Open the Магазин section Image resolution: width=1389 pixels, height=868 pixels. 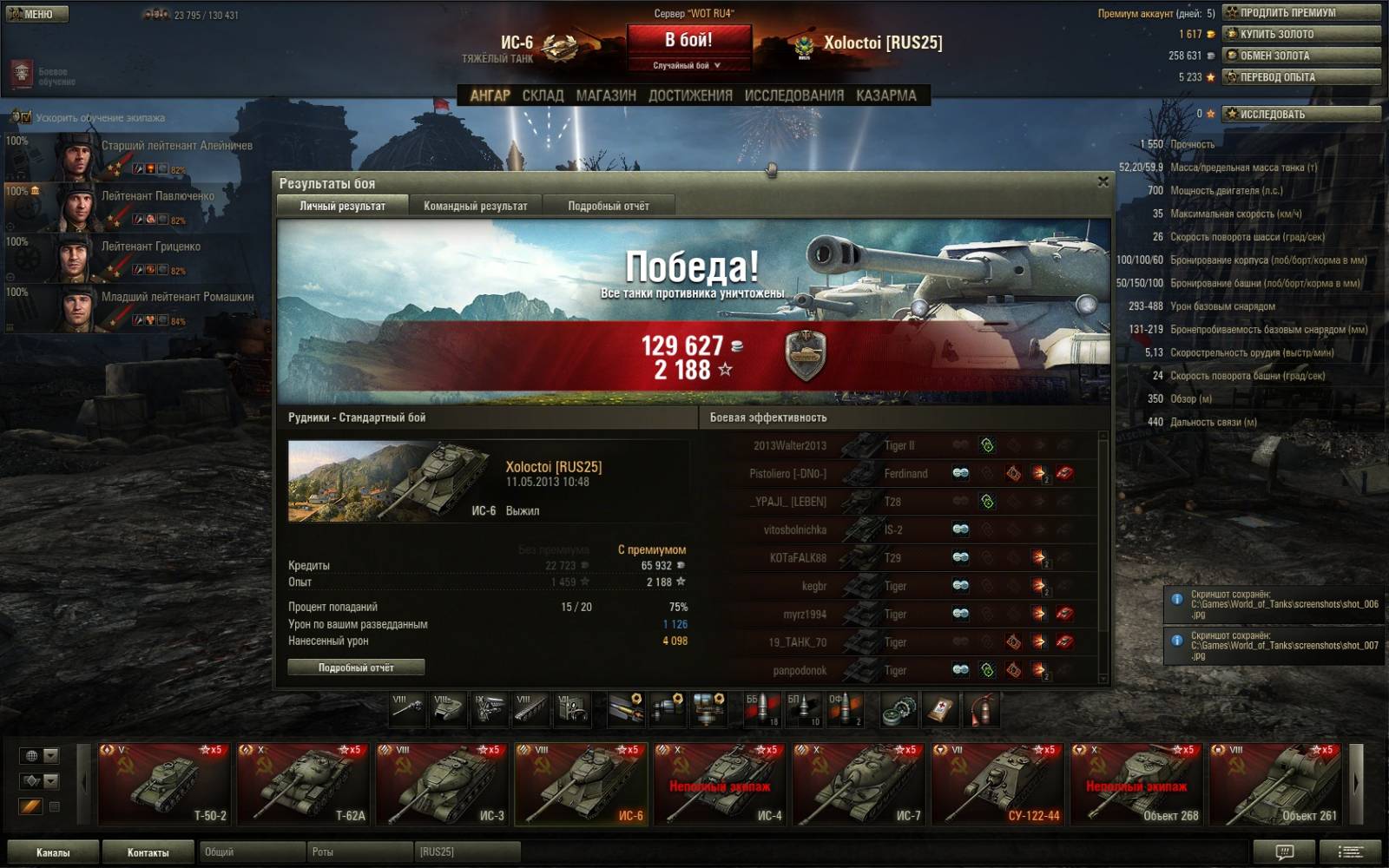(606, 95)
